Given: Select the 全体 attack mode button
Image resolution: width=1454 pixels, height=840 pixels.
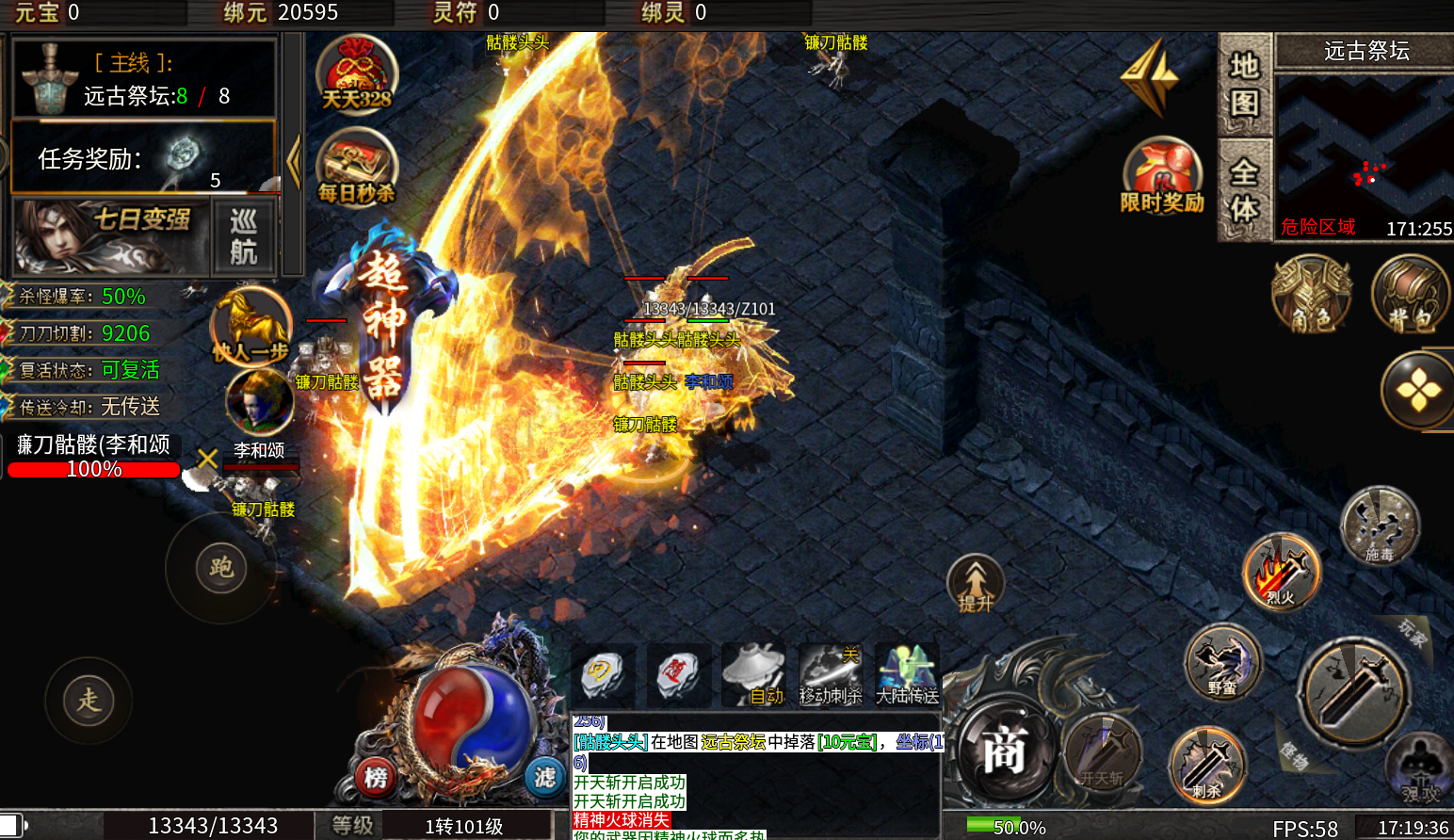Looking at the screenshot, I should pyautogui.click(x=1244, y=190).
